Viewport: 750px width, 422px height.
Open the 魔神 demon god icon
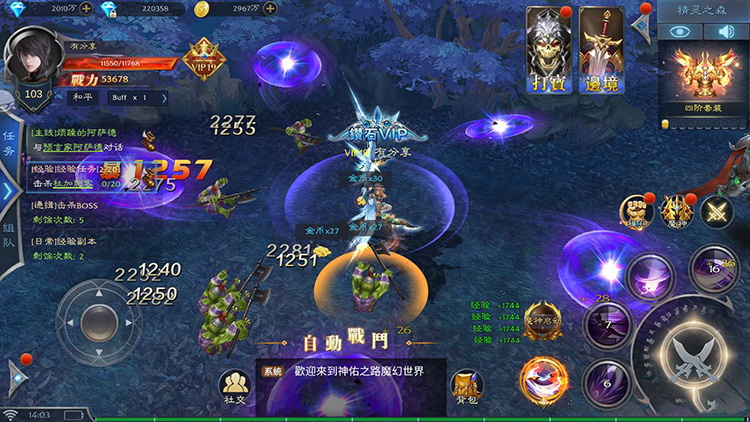point(677,208)
